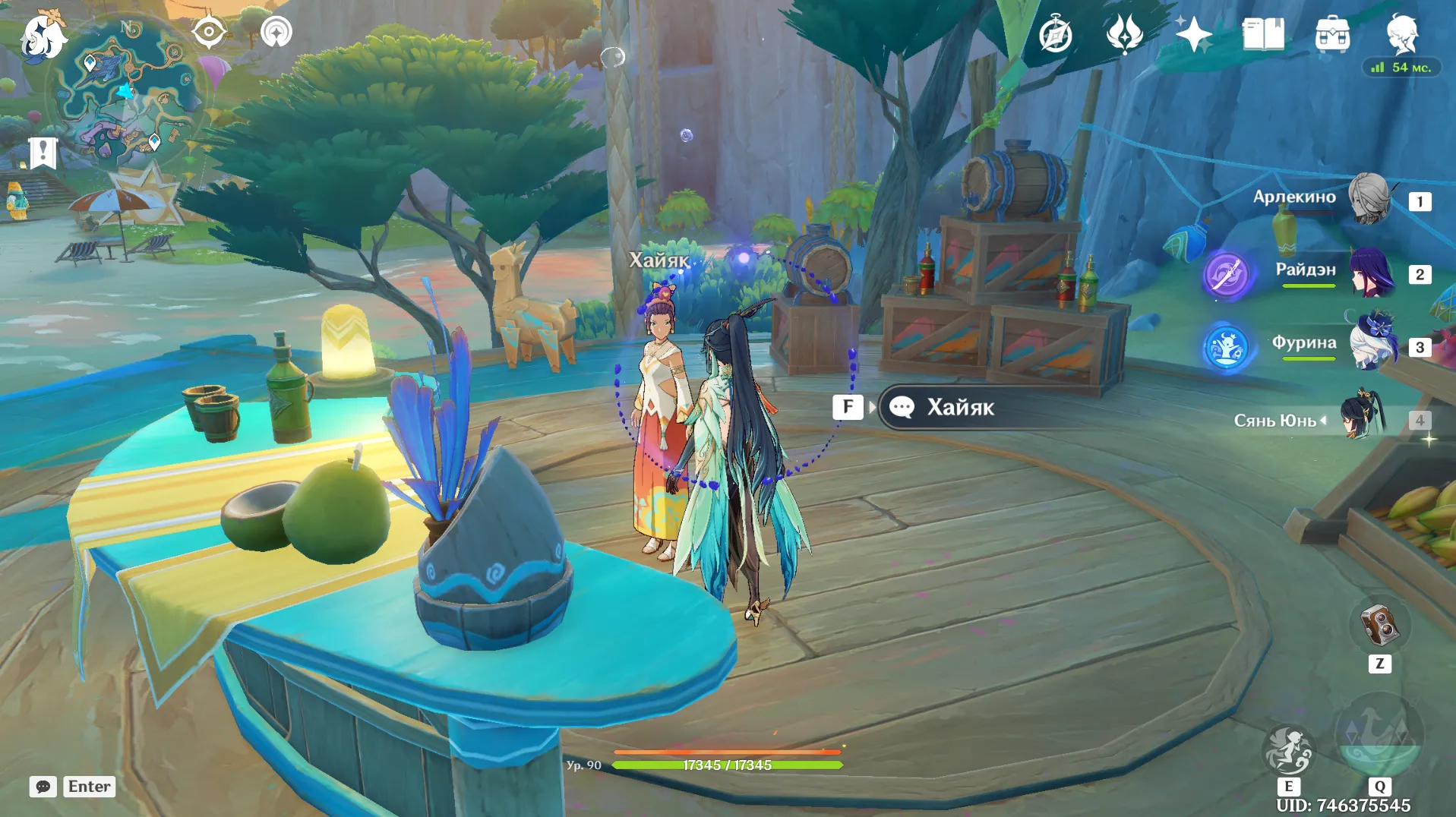This screenshot has height=817, width=1456.
Task: Open the wish four-pointed star icon
Action: [1193, 35]
